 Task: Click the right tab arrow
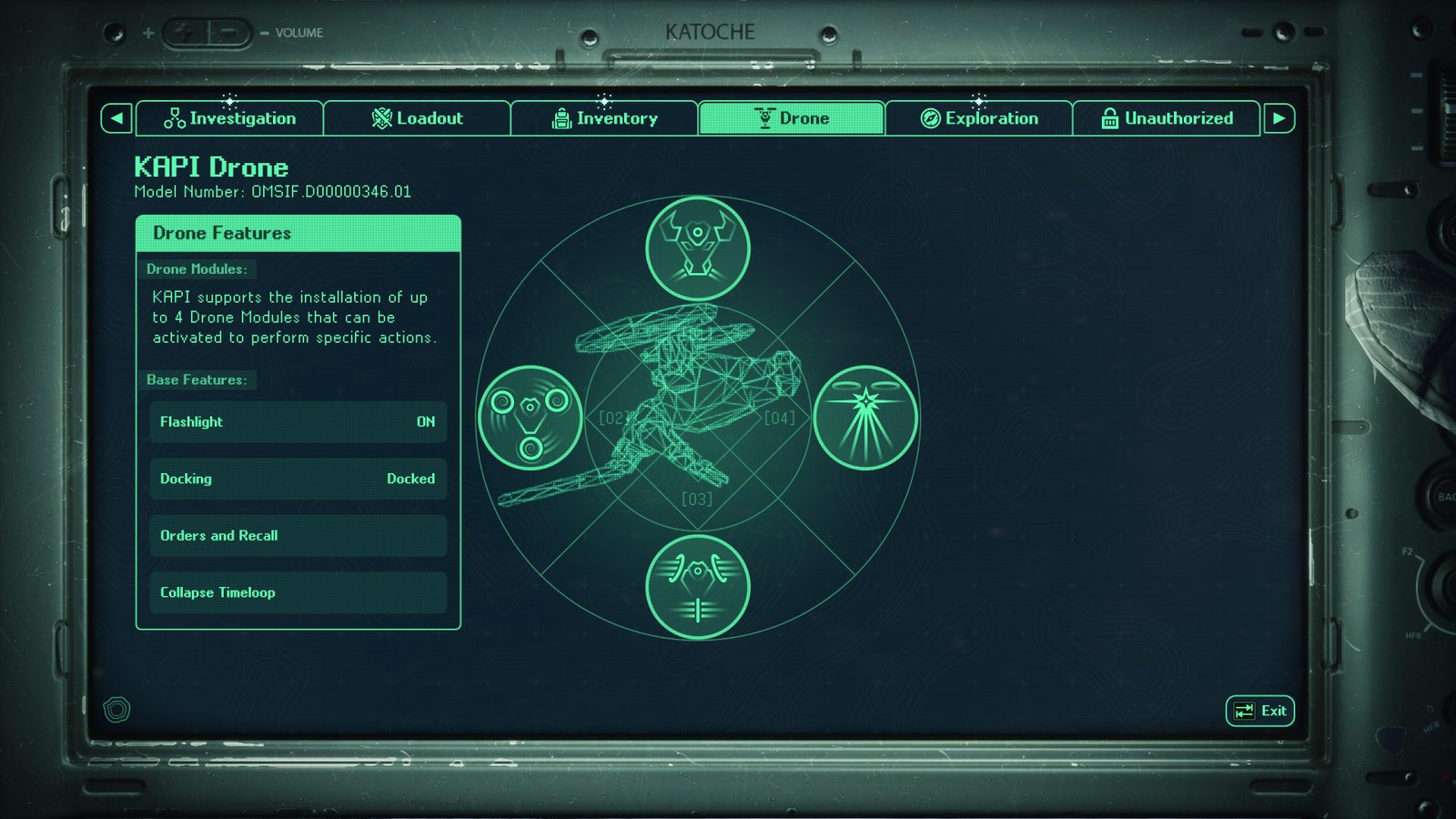click(1279, 118)
